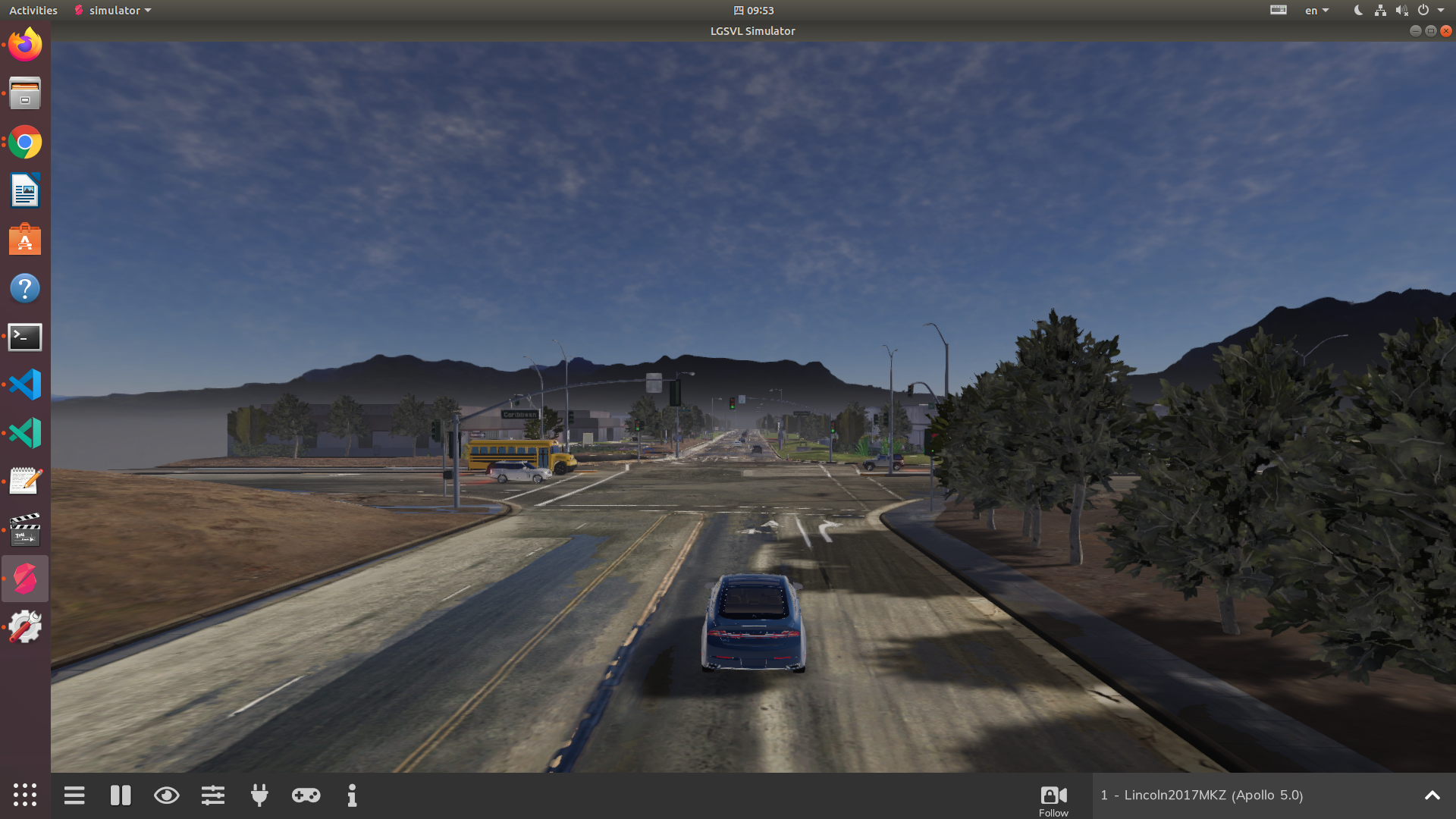Image resolution: width=1456 pixels, height=819 pixels.
Task: Launch Firefox from the dock
Action: coord(24,44)
